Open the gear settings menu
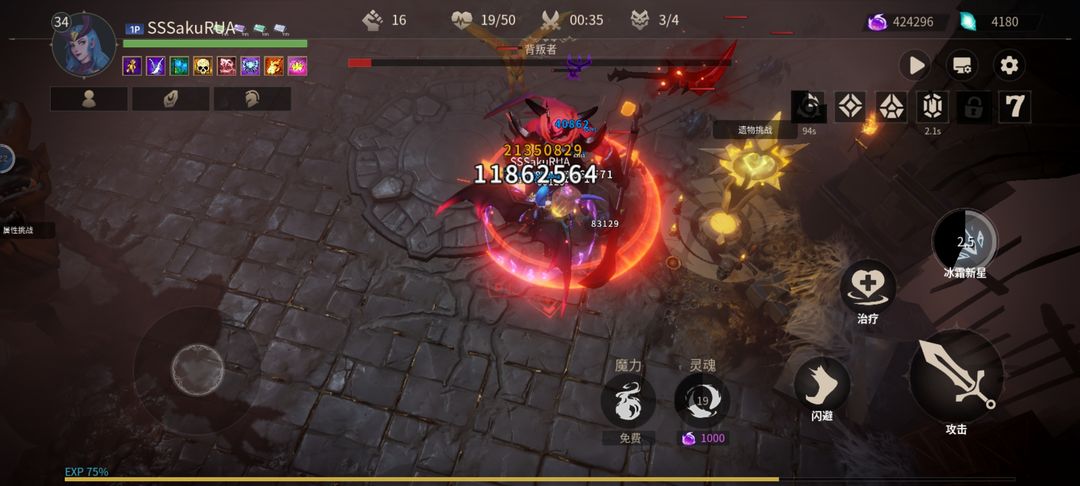 coord(1009,66)
